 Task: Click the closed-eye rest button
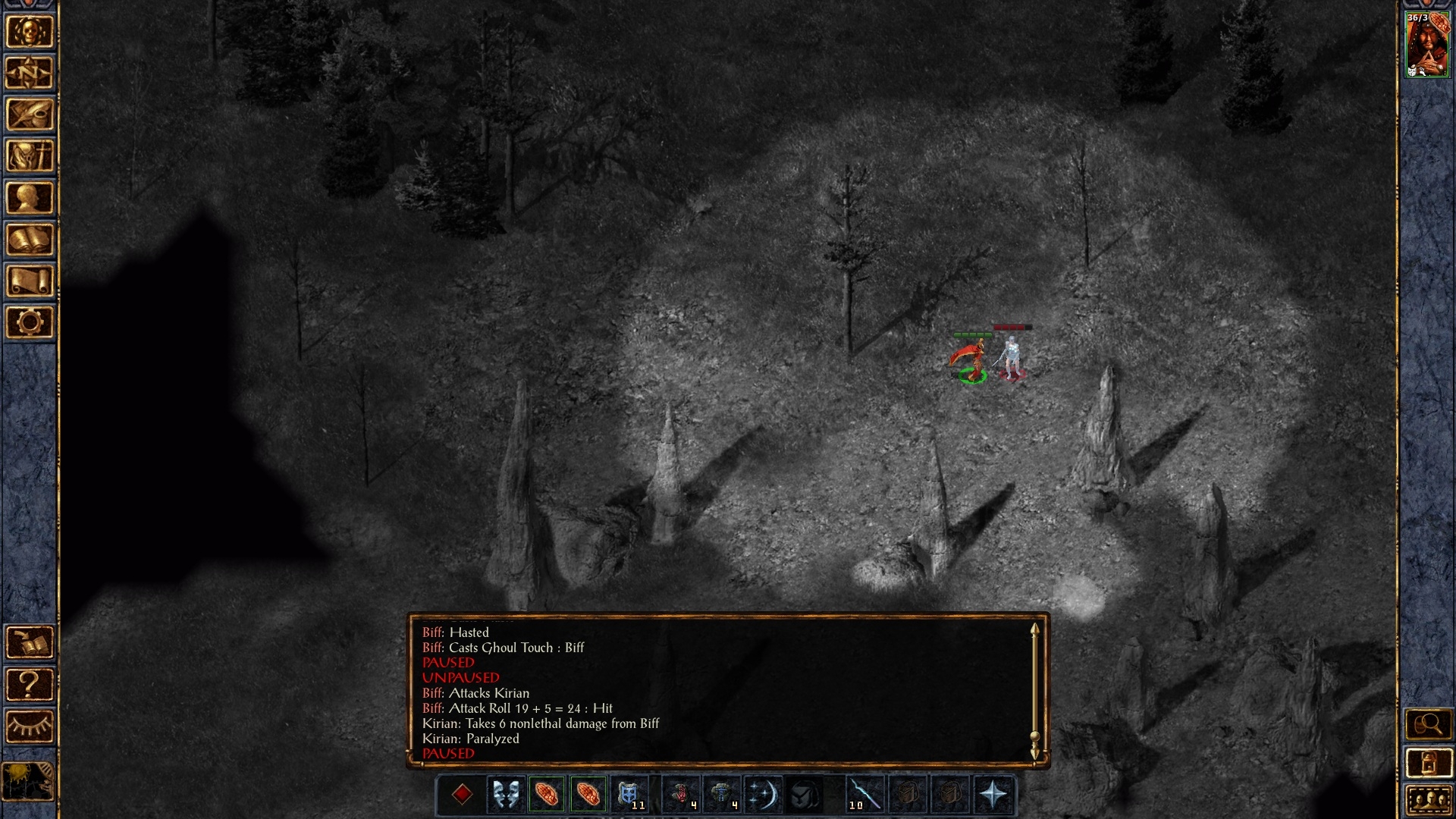(x=30, y=726)
